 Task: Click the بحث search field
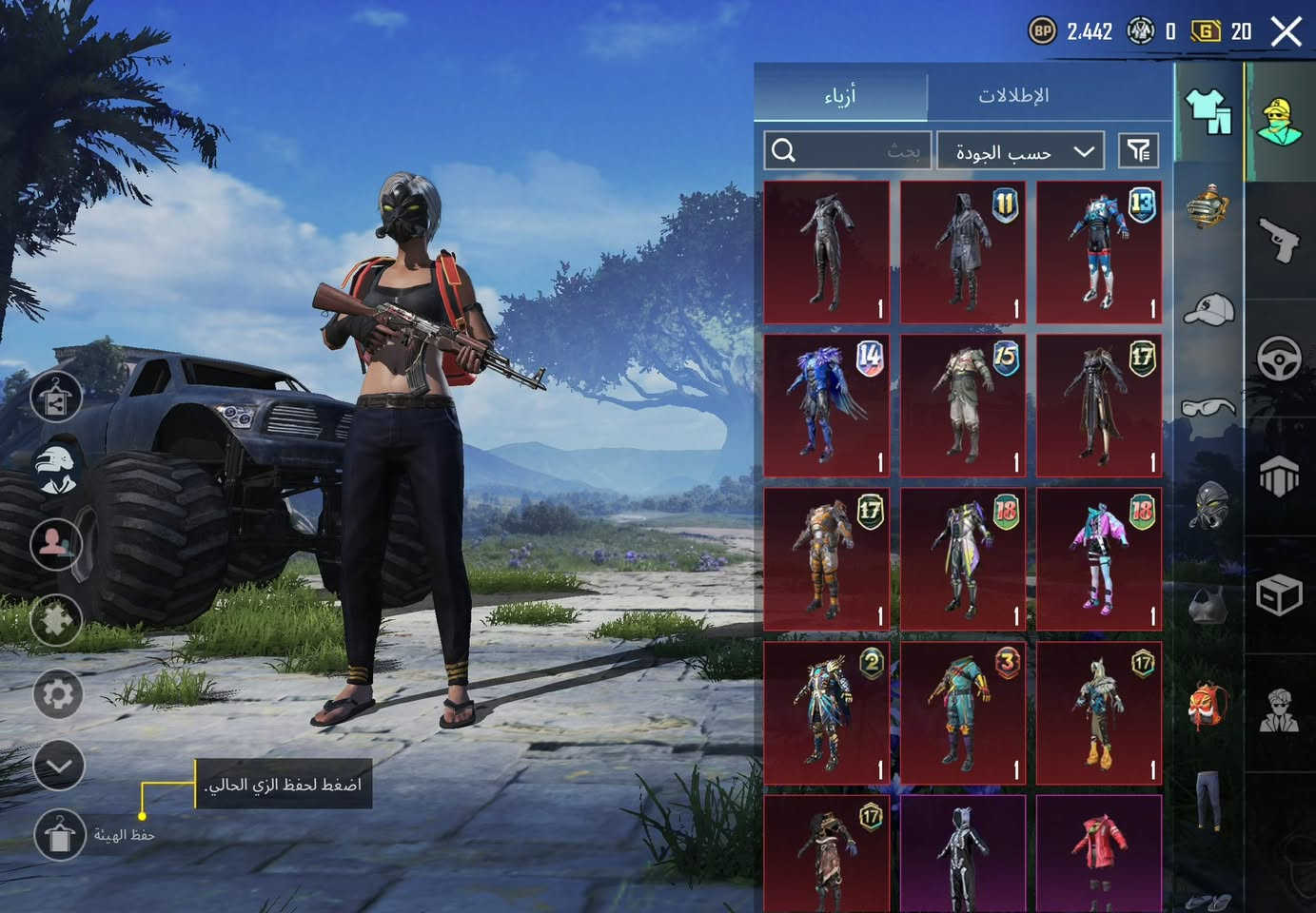point(847,150)
